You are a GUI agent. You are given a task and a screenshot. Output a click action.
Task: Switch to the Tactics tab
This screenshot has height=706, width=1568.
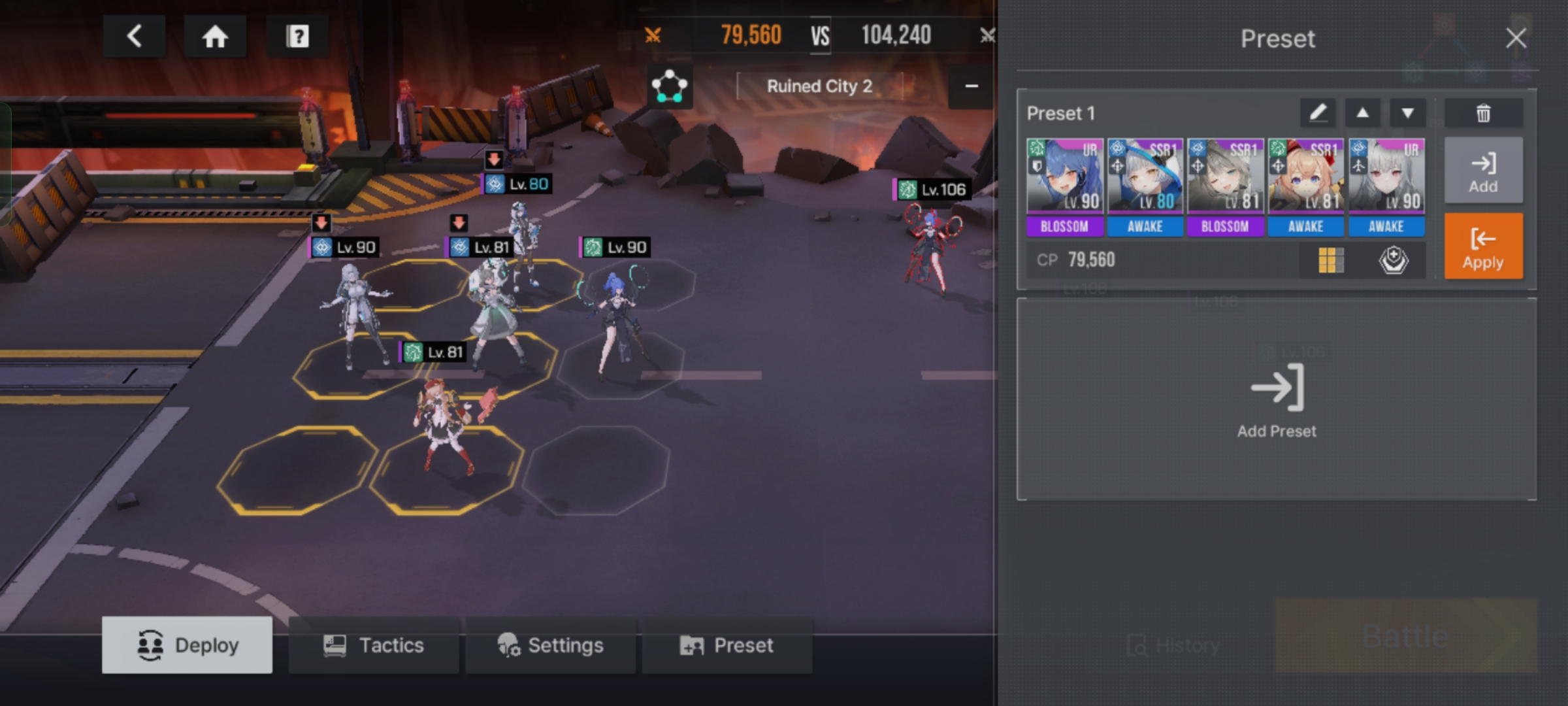[x=374, y=645]
